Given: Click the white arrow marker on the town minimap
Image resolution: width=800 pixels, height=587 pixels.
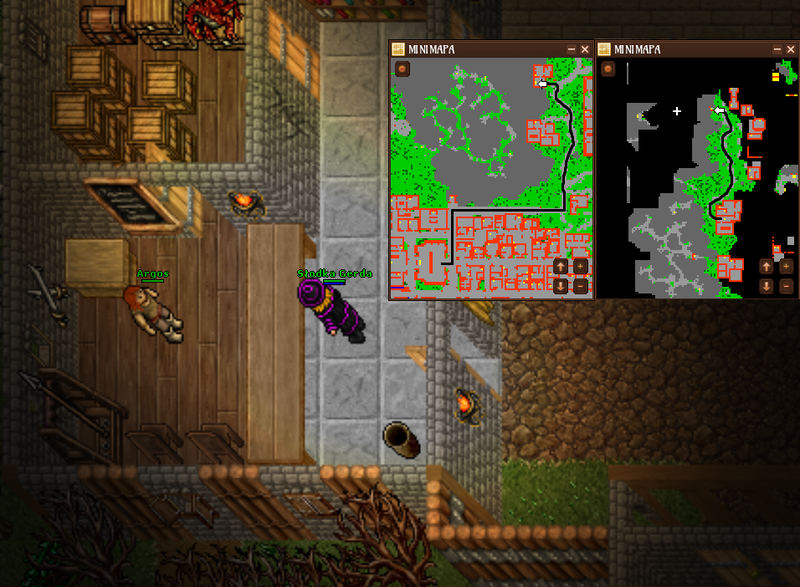Looking at the screenshot, I should tap(543, 85).
